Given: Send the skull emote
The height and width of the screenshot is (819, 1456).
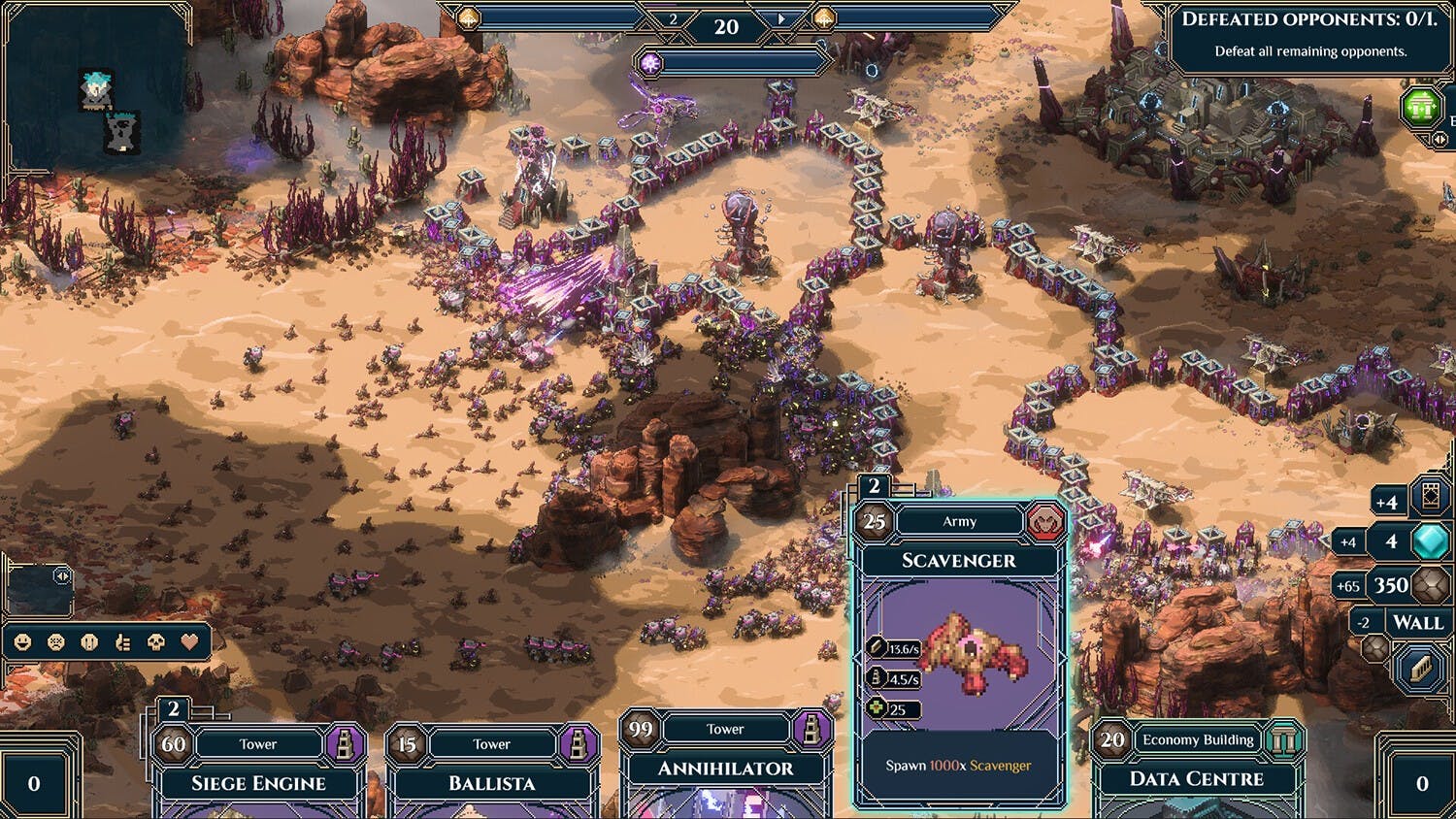Looking at the screenshot, I should 155,642.
